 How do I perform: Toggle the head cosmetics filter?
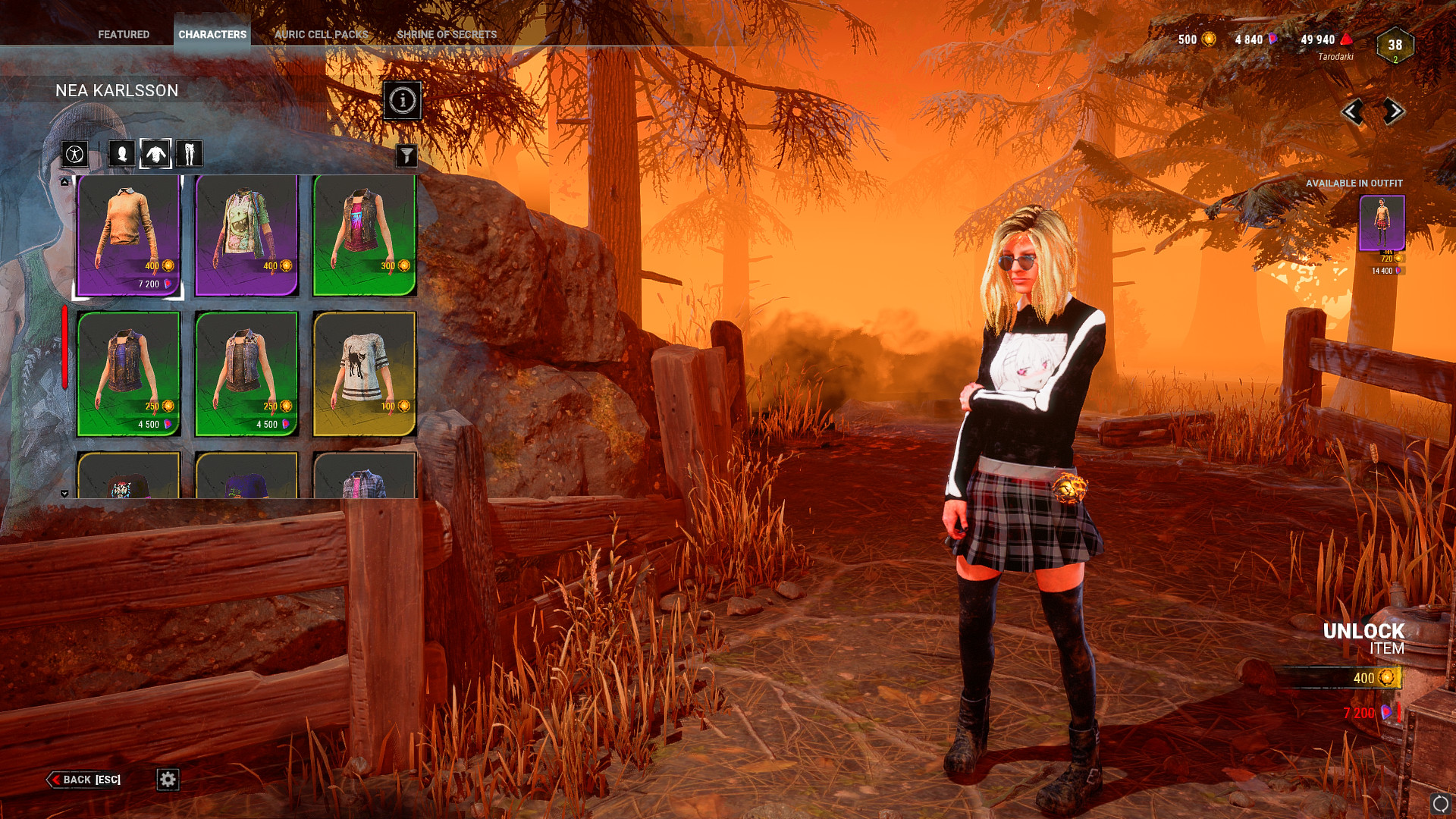pos(121,153)
